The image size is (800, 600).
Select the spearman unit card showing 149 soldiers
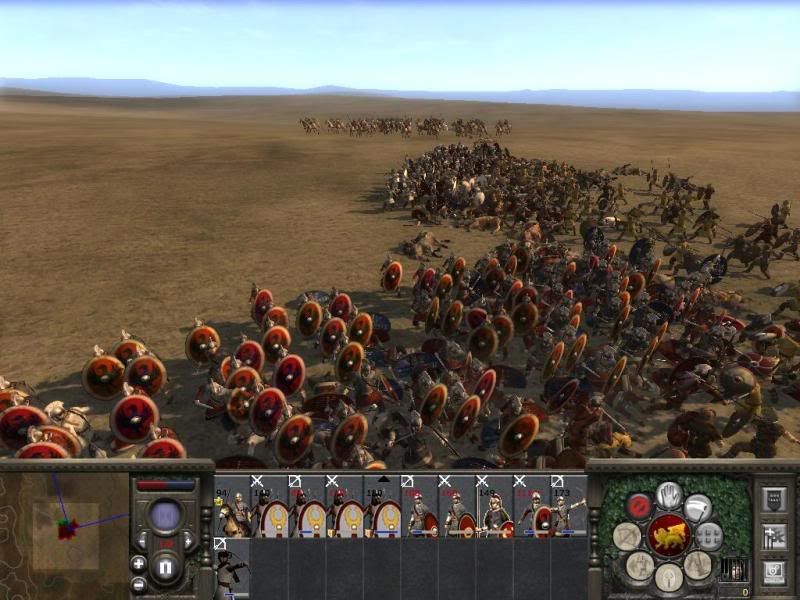(493, 507)
